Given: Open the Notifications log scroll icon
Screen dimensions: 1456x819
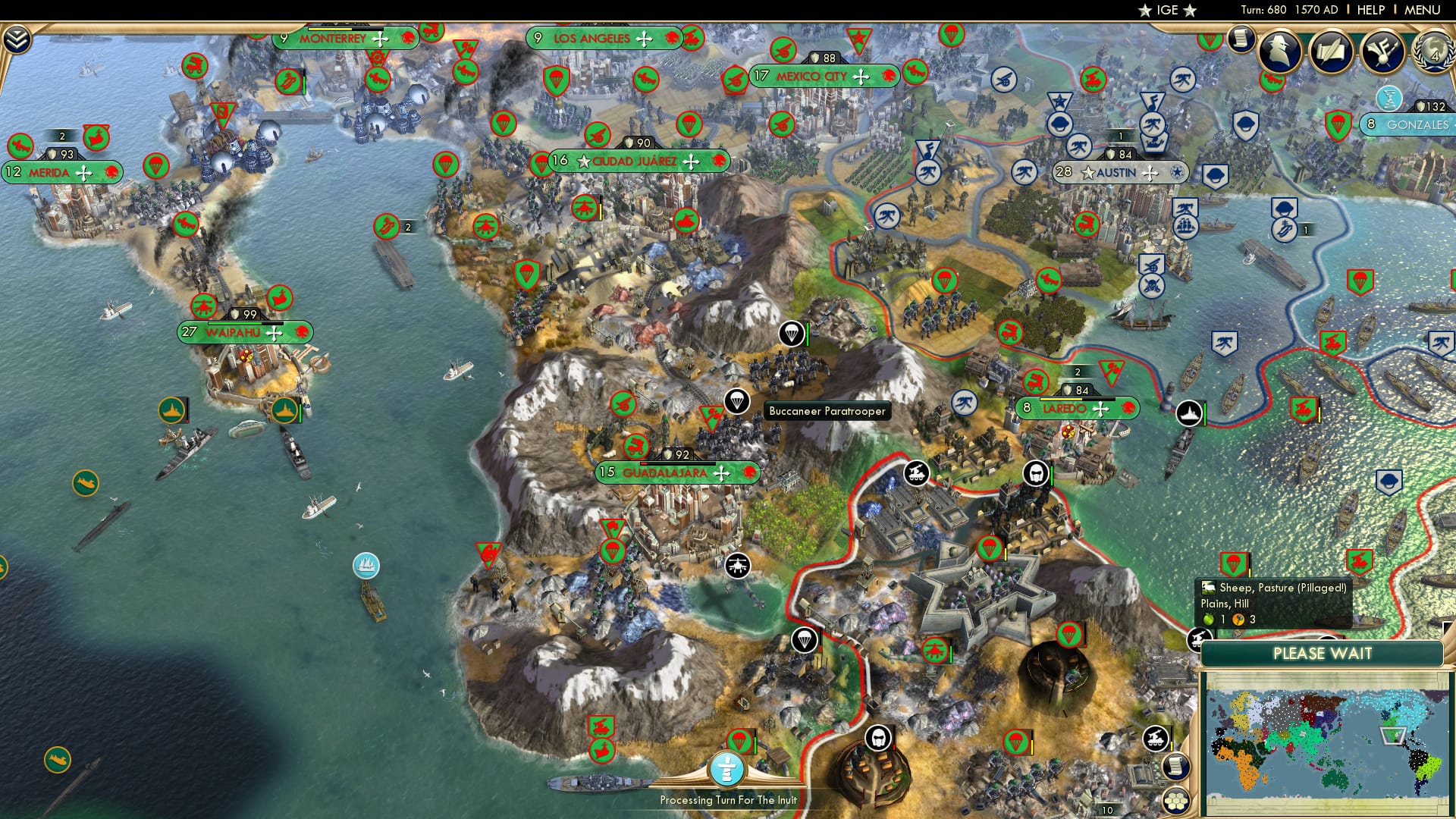Looking at the screenshot, I should pos(1240,40).
